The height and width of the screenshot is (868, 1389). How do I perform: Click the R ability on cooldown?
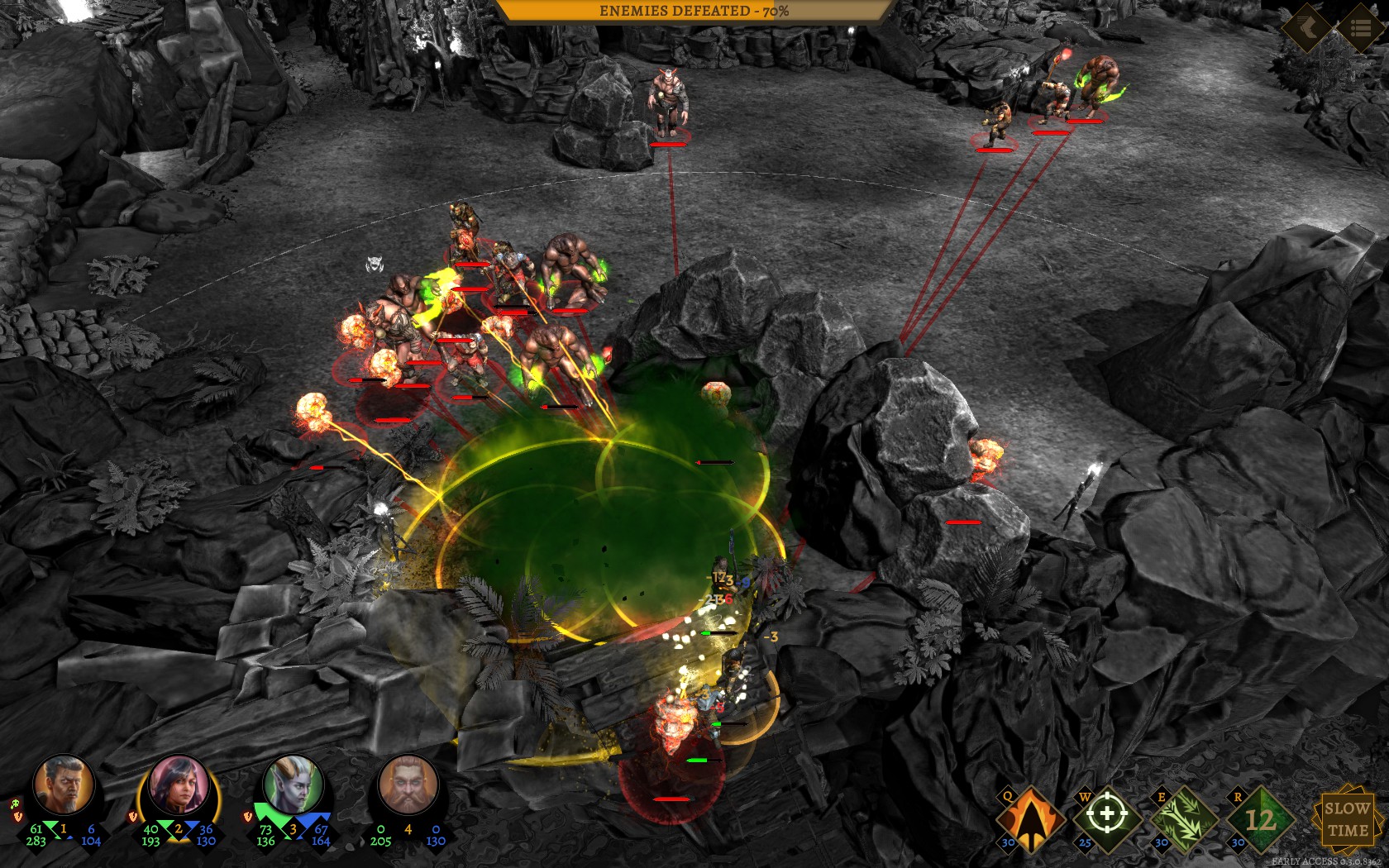(1259, 818)
